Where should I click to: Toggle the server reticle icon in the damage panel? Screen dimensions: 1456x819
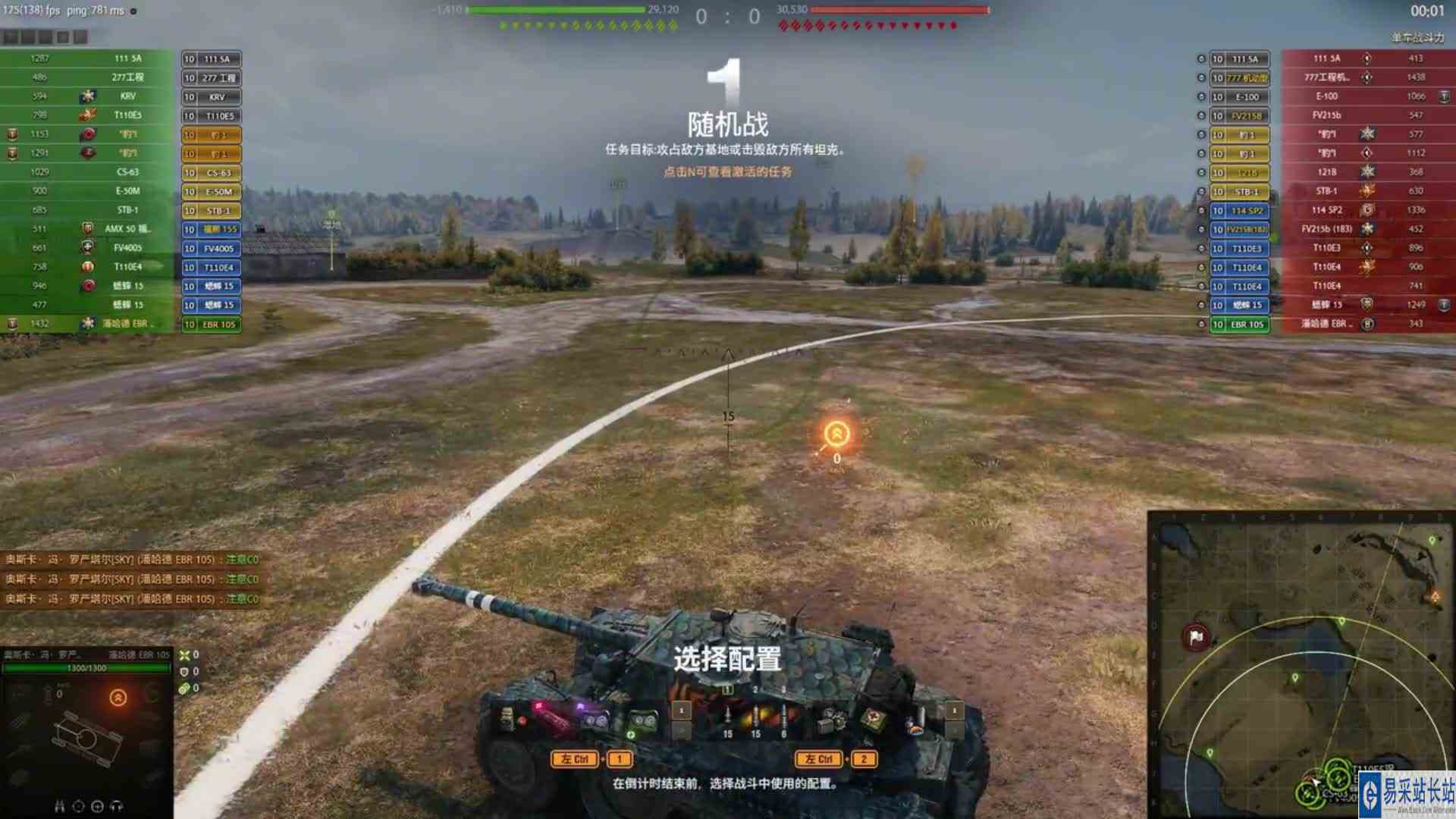99,807
